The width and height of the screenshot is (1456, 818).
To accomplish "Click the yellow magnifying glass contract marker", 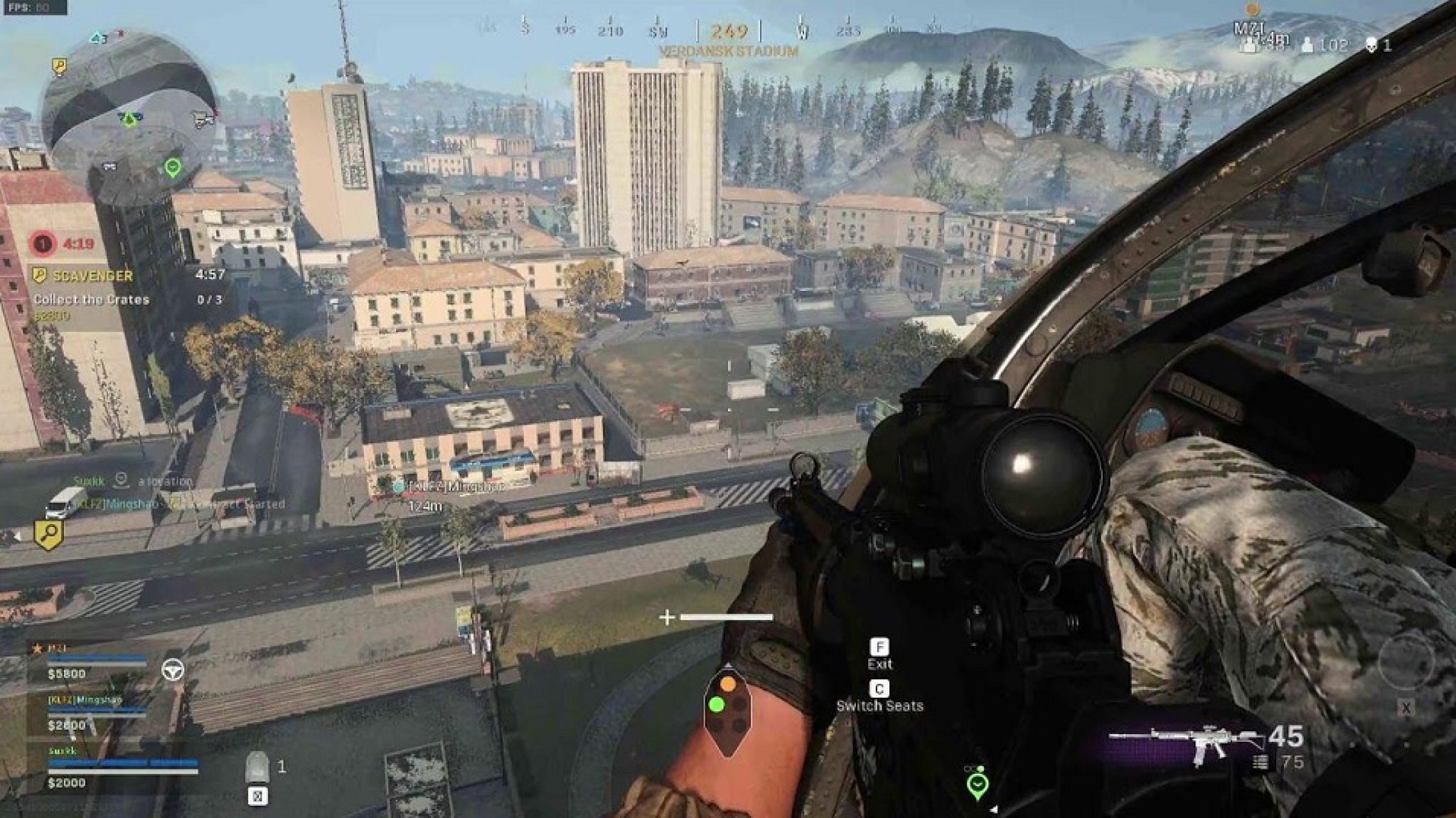I will pos(49,535).
